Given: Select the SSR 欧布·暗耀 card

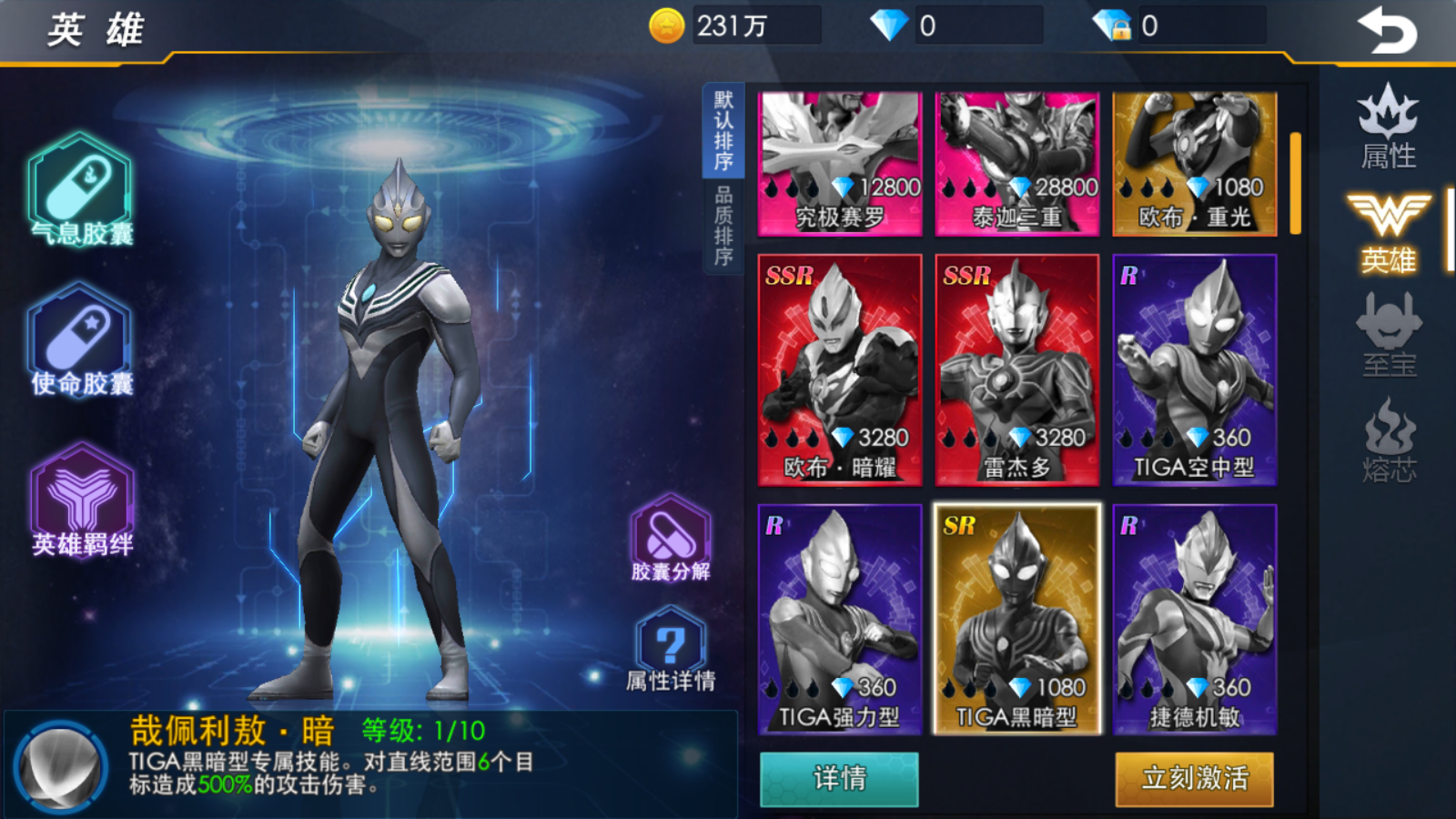Looking at the screenshot, I should coord(839,369).
